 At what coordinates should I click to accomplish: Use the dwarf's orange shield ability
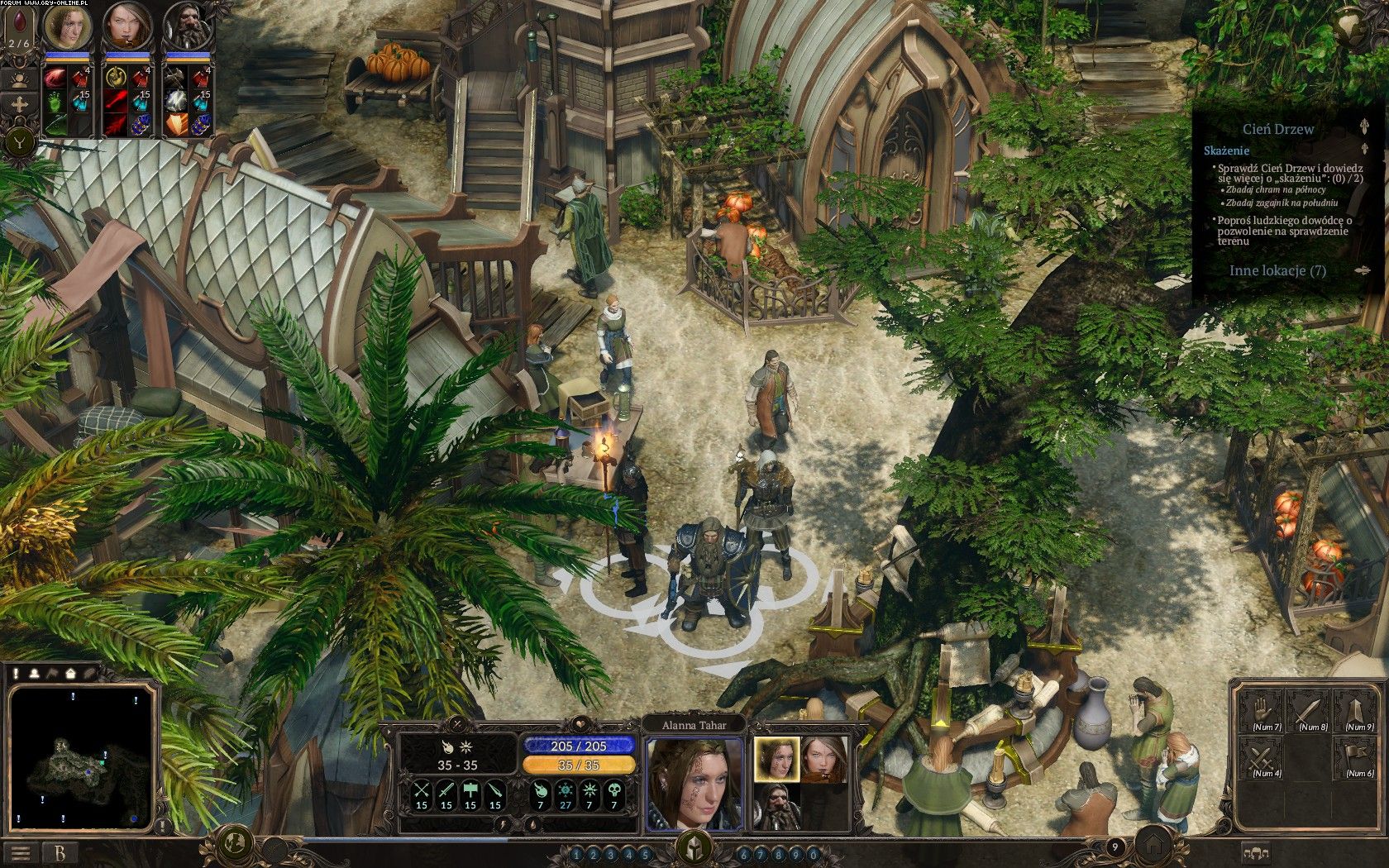[176, 124]
